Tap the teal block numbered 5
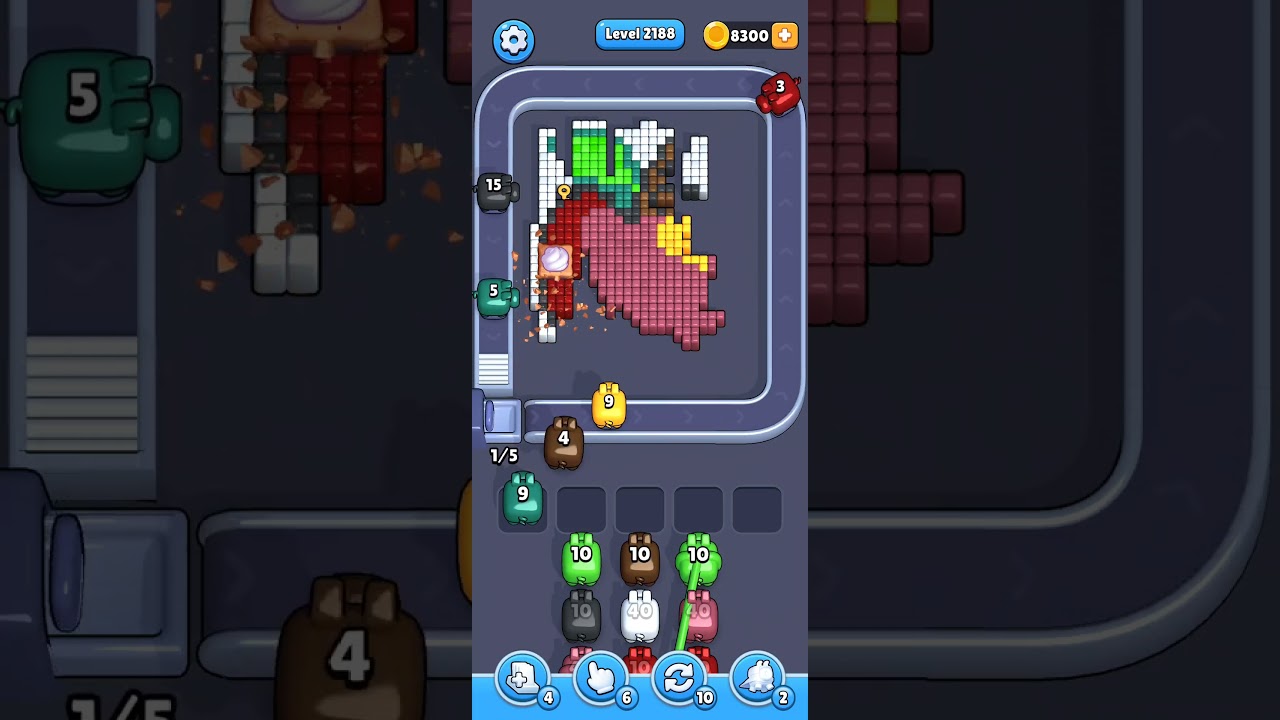This screenshot has height=720, width=1280. click(492, 295)
